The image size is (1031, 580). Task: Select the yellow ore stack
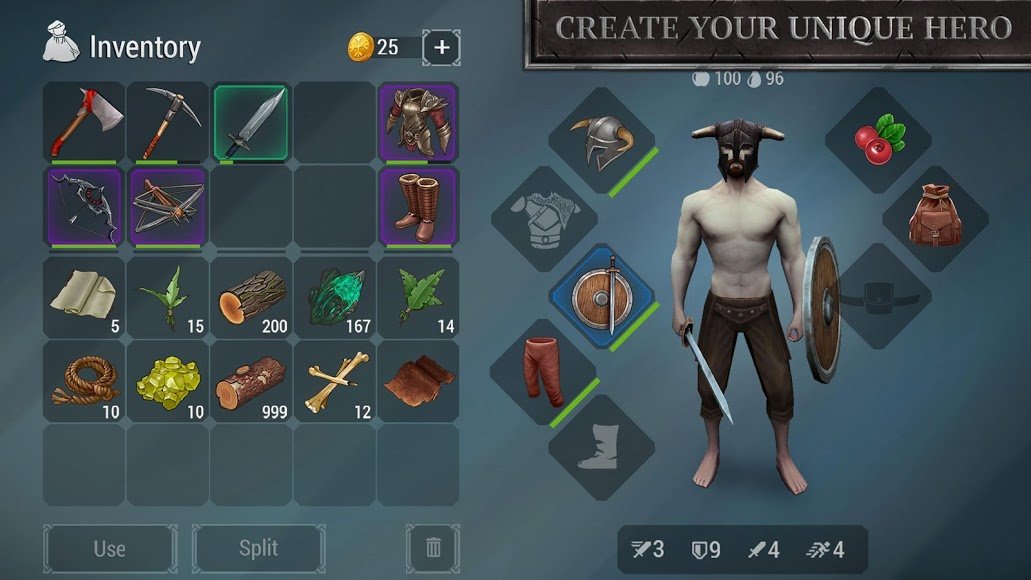click(x=168, y=381)
